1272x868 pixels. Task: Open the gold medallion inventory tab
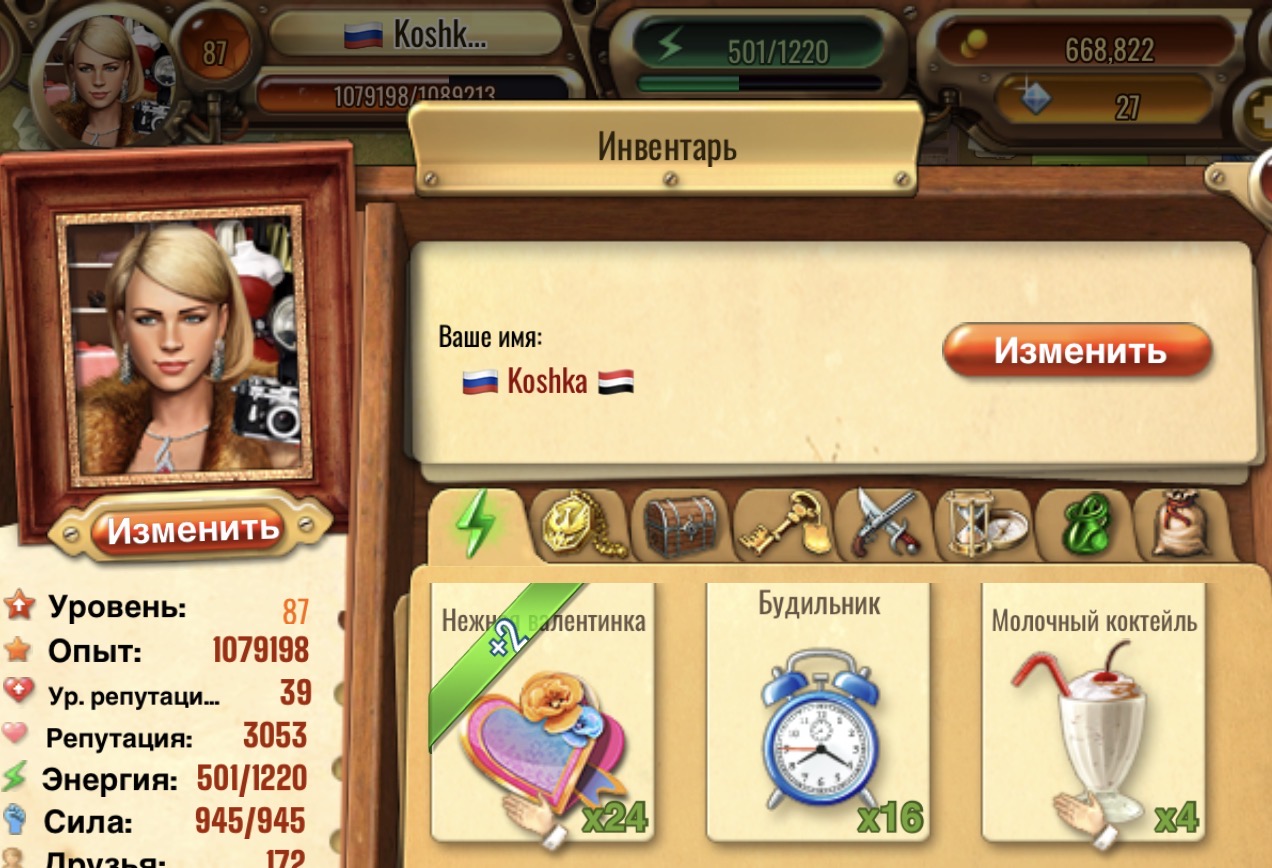[580, 524]
